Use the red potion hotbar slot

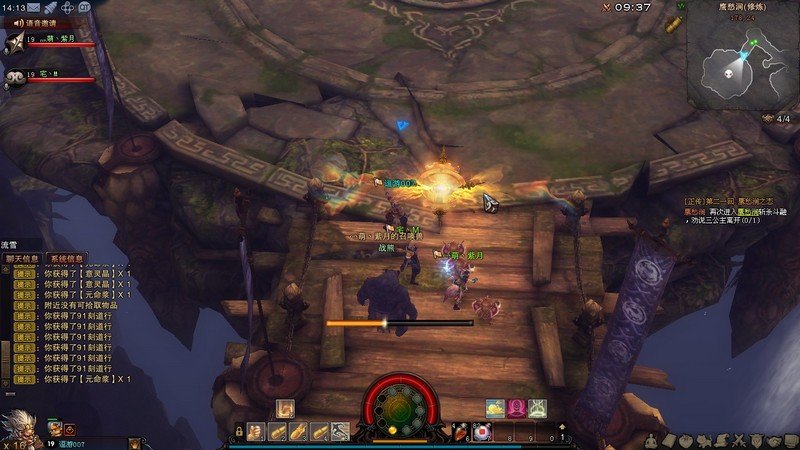[x=462, y=431]
